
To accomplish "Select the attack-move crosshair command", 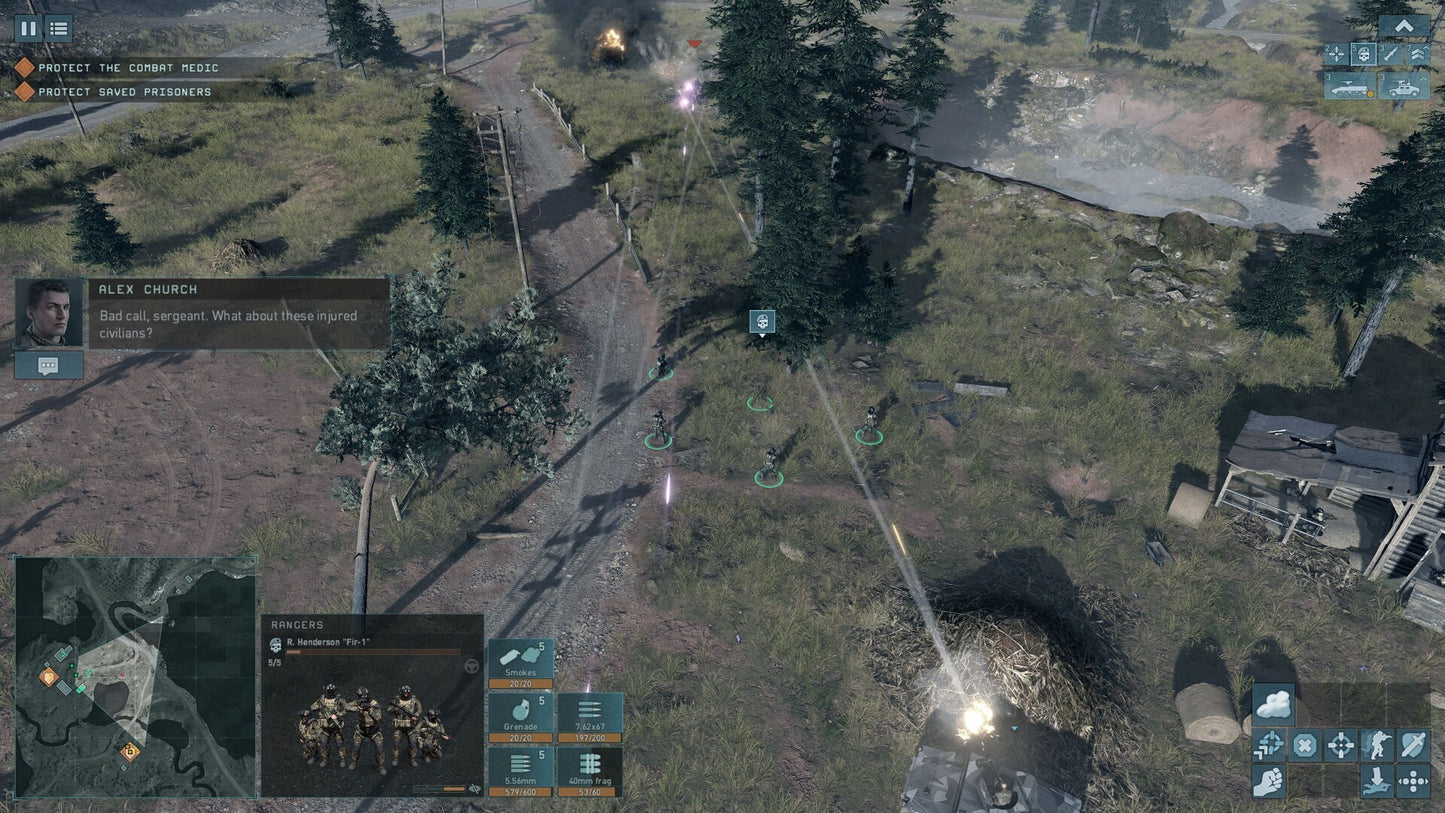I will [x=1268, y=745].
